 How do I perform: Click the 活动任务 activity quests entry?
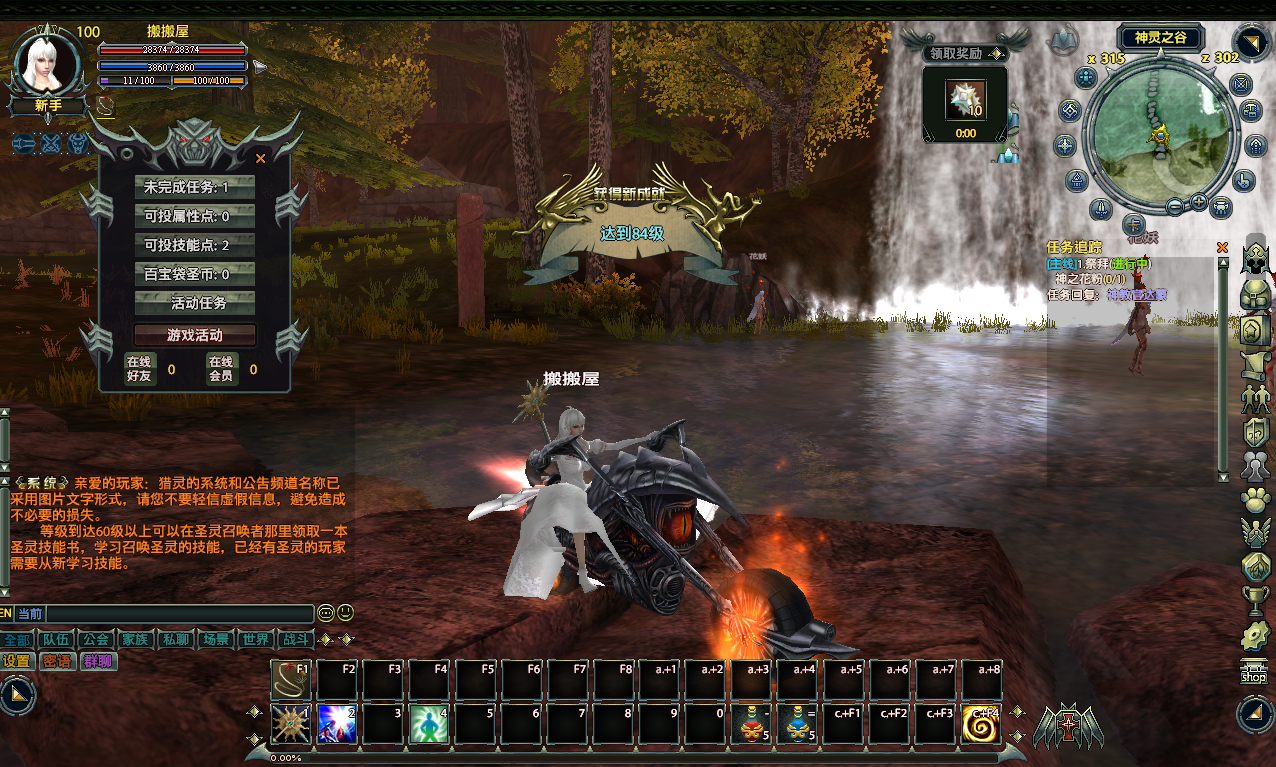[x=195, y=303]
